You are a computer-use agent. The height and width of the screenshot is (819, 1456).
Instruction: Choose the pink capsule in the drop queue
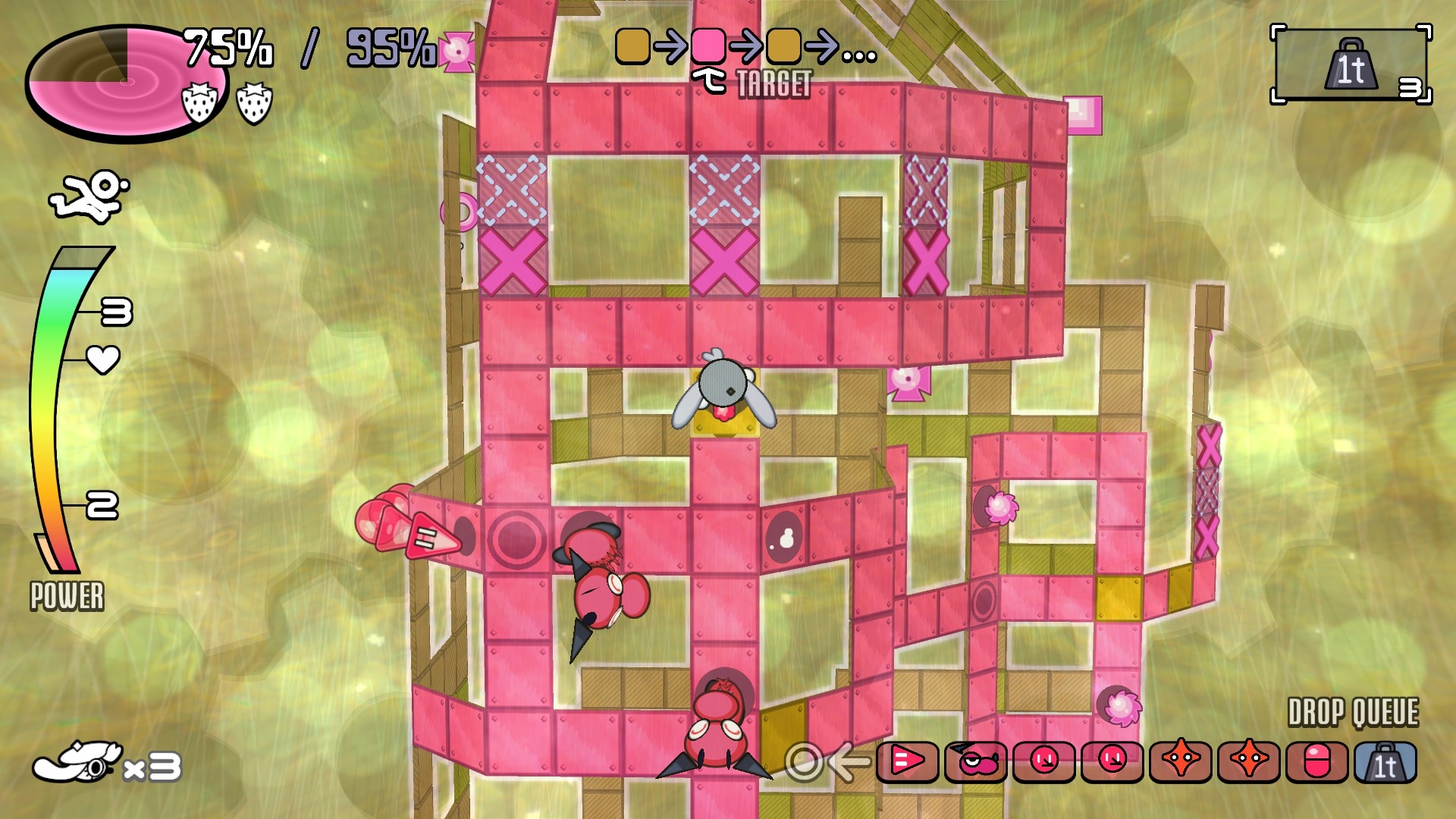1317,762
